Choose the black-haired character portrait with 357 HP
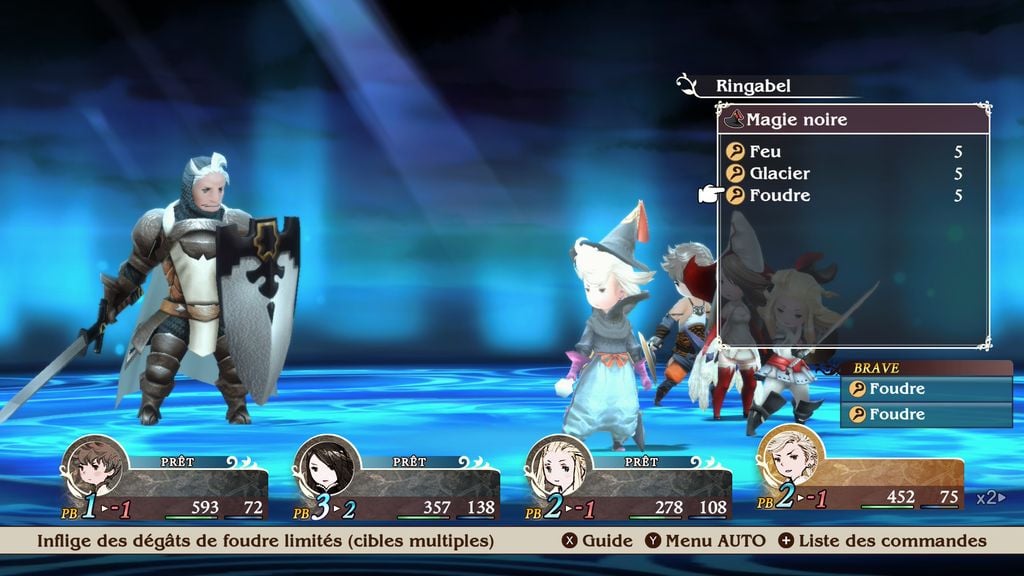Image resolution: width=1024 pixels, height=576 pixels. pyautogui.click(x=326, y=467)
